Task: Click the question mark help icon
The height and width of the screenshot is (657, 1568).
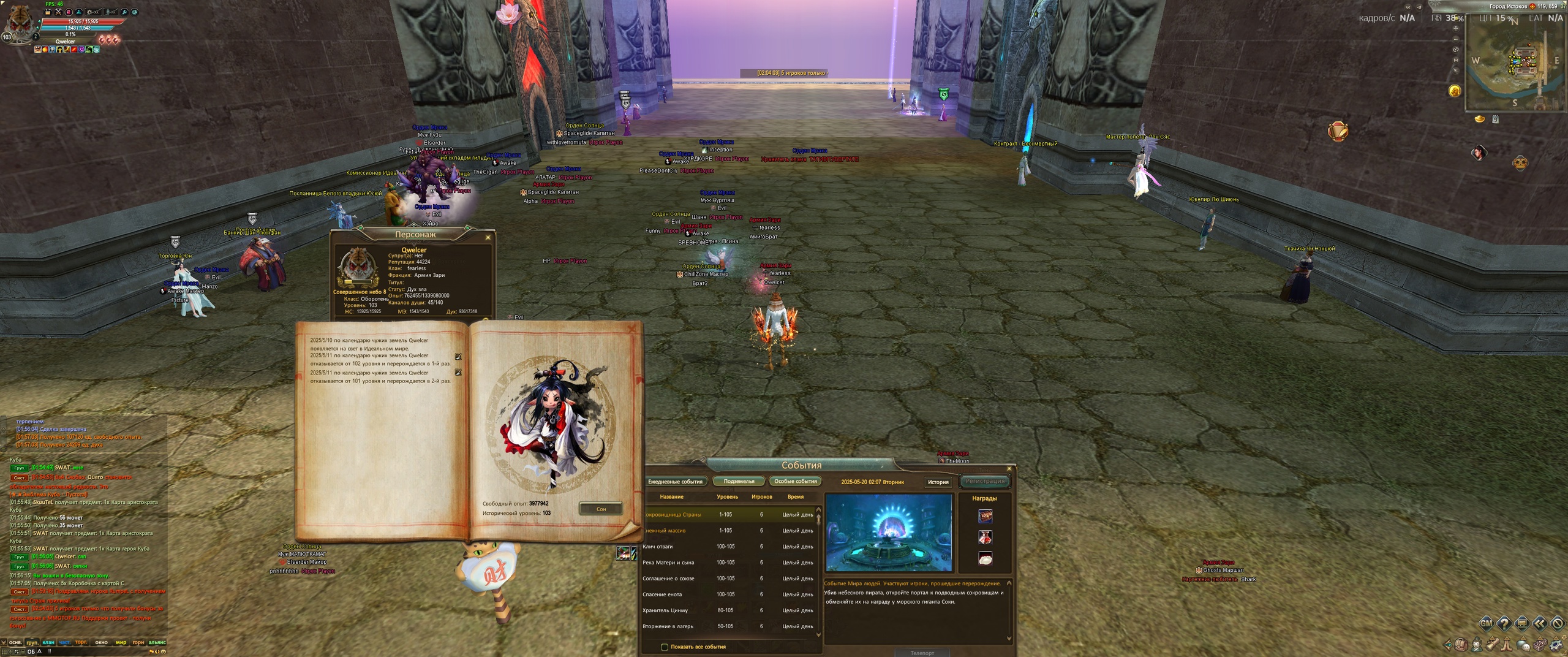Action: 1504,624
